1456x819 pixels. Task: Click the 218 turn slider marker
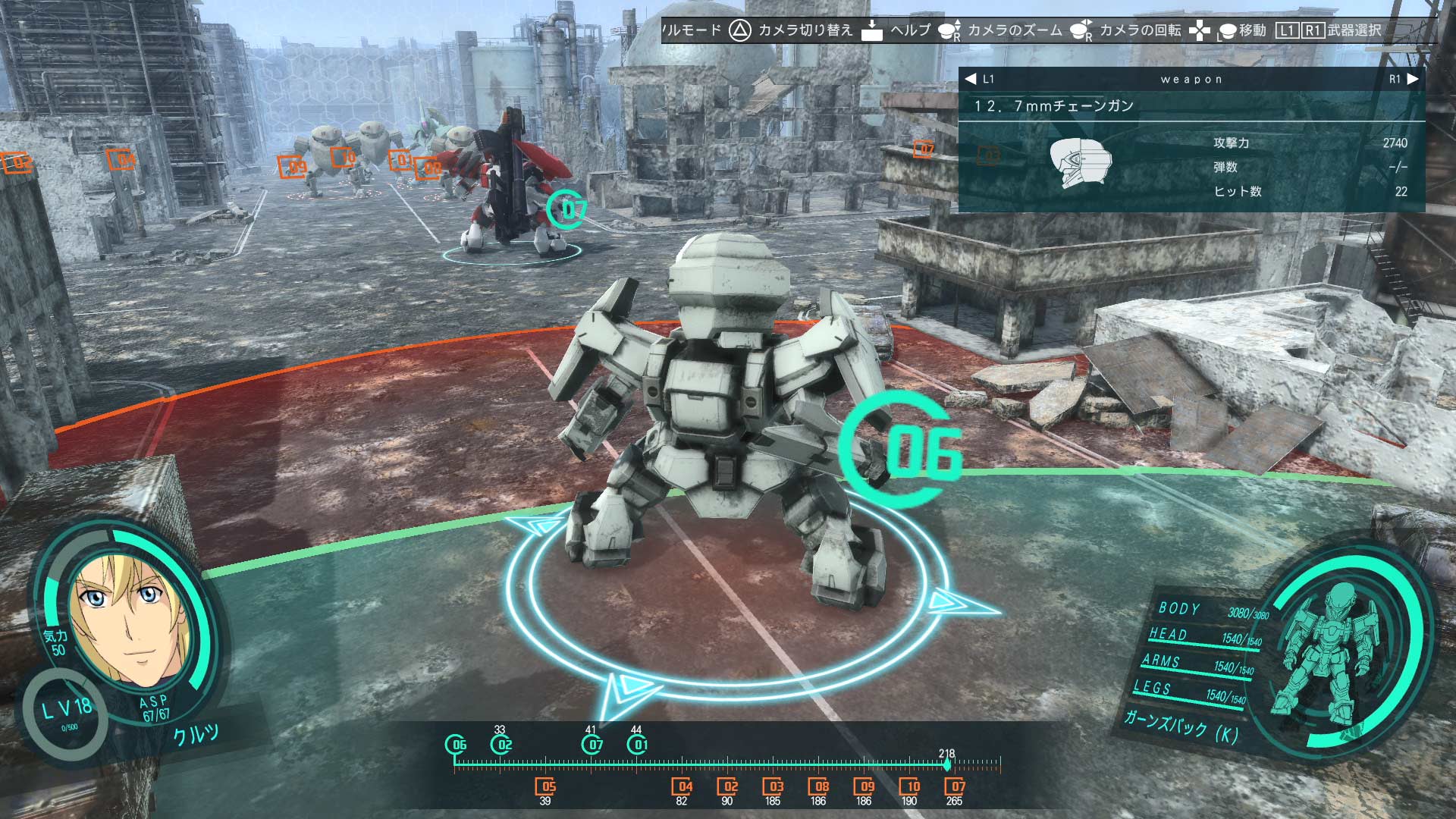click(948, 766)
